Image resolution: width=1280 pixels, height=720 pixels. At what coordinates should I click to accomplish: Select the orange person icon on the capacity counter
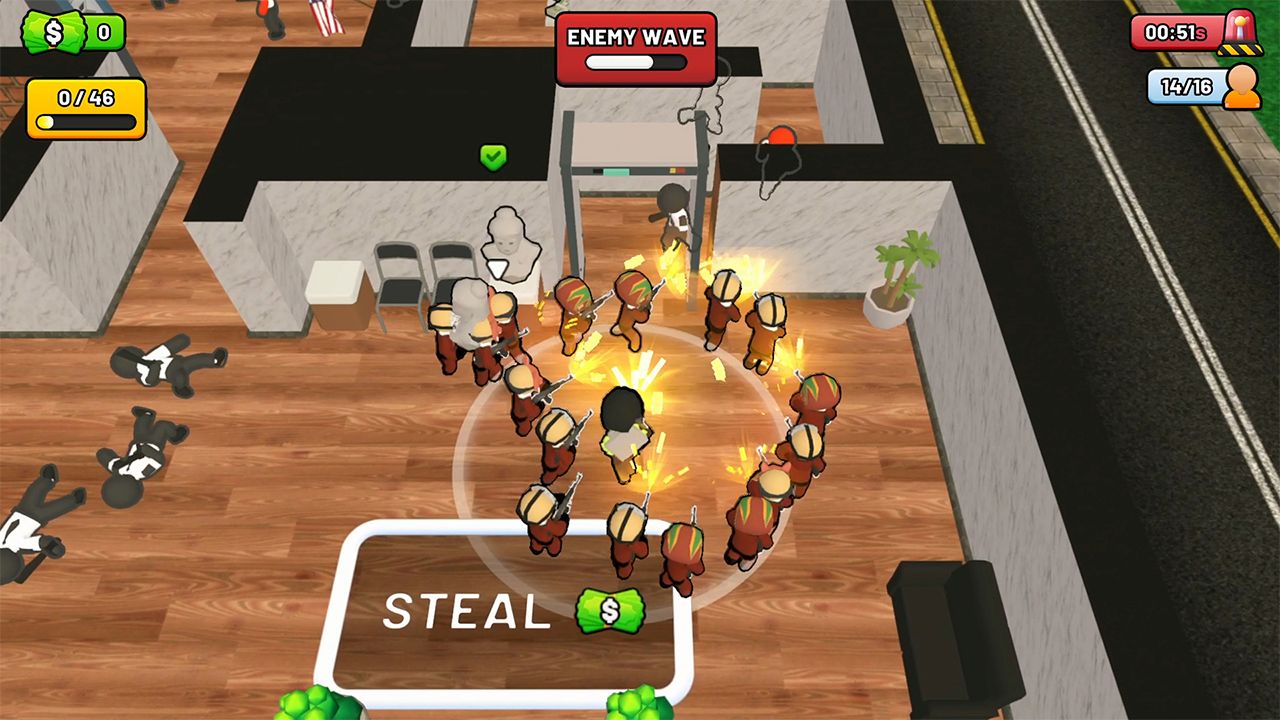point(1243,88)
